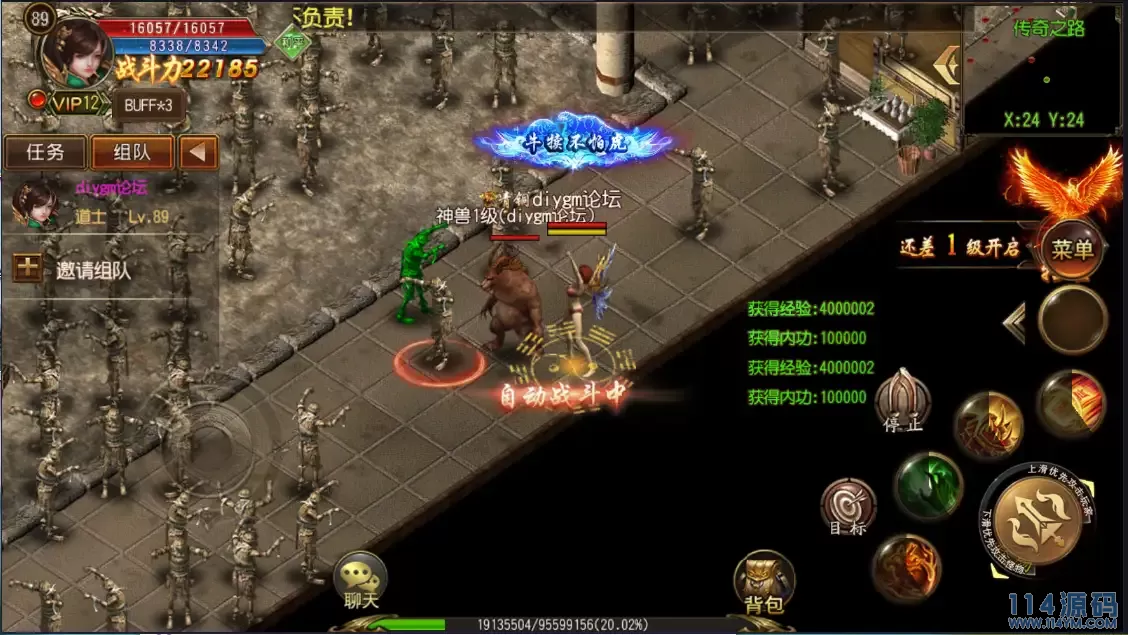Switch to the 组队 team tab
Screen dimensions: 1128x635
coord(132,153)
